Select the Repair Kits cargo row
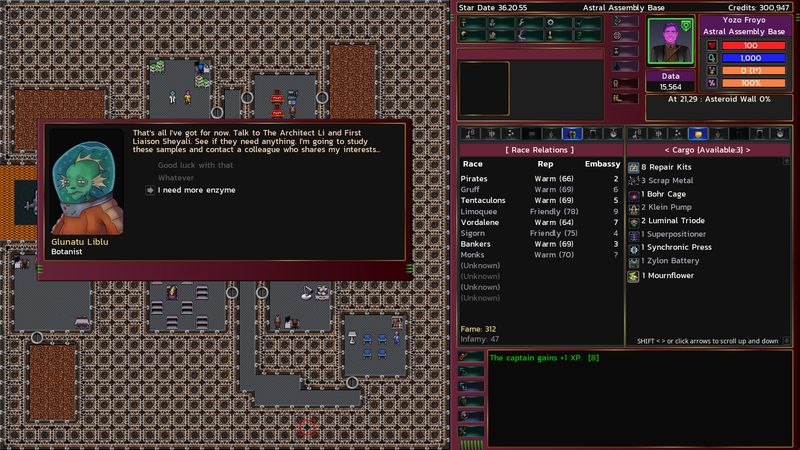The image size is (800, 450). click(665, 167)
